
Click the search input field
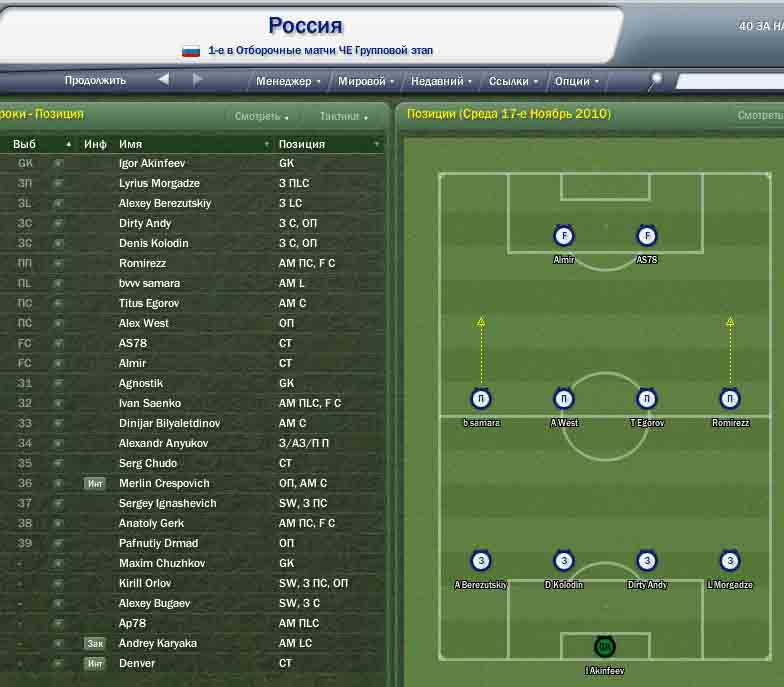tap(728, 82)
